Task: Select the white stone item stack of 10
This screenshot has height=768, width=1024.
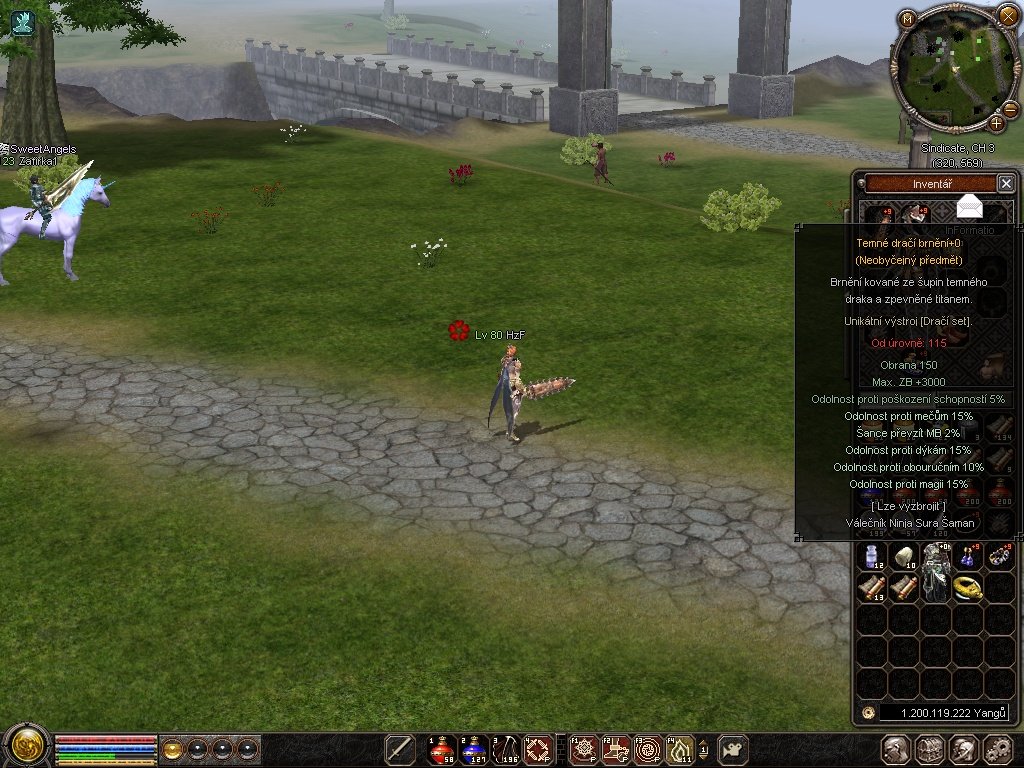Action: pos(905,557)
